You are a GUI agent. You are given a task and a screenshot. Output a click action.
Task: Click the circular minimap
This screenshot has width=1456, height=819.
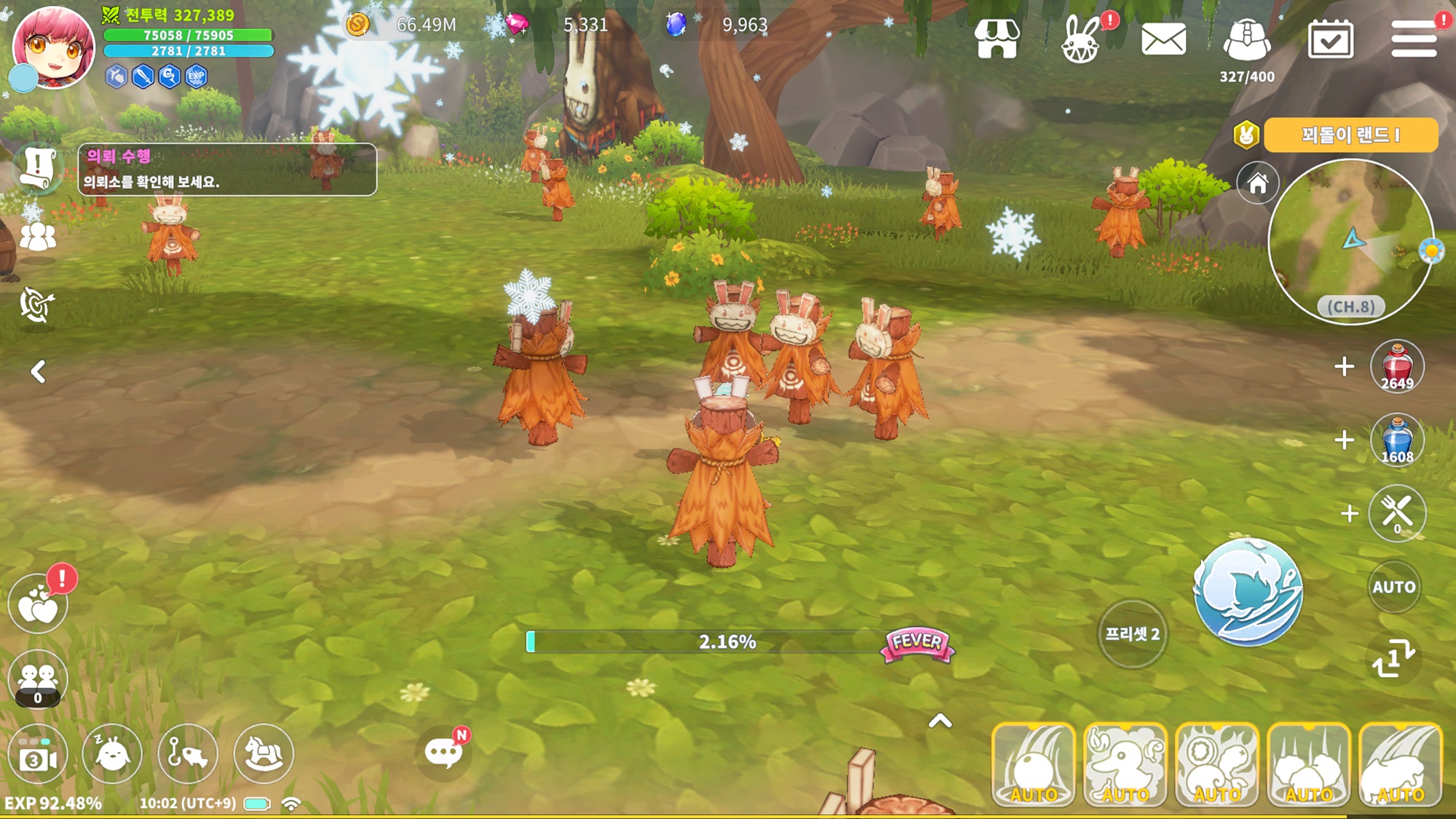(x=1350, y=242)
